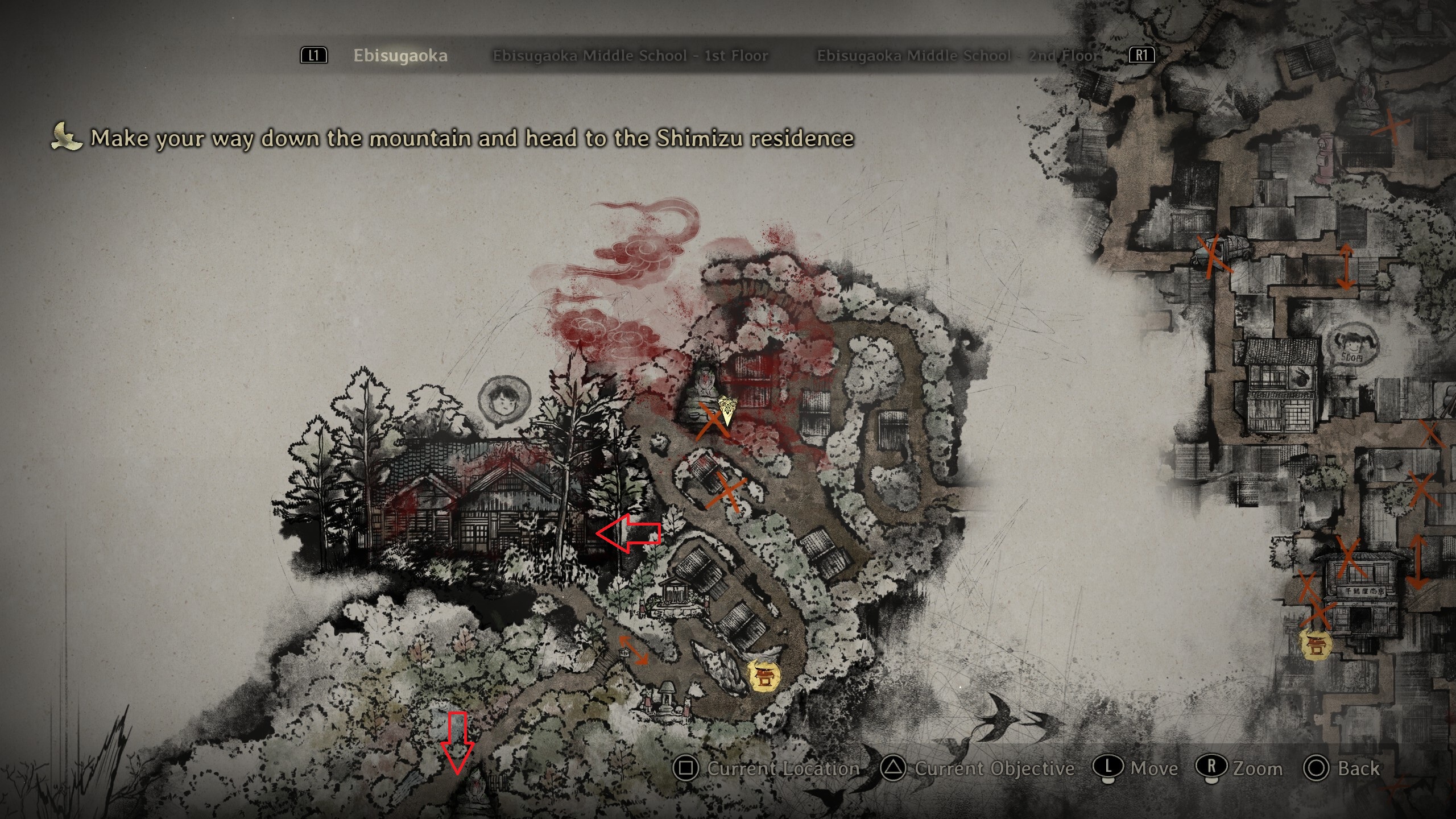Click the Shimizu residence objective text
The height and width of the screenshot is (819, 1456).
click(472, 138)
